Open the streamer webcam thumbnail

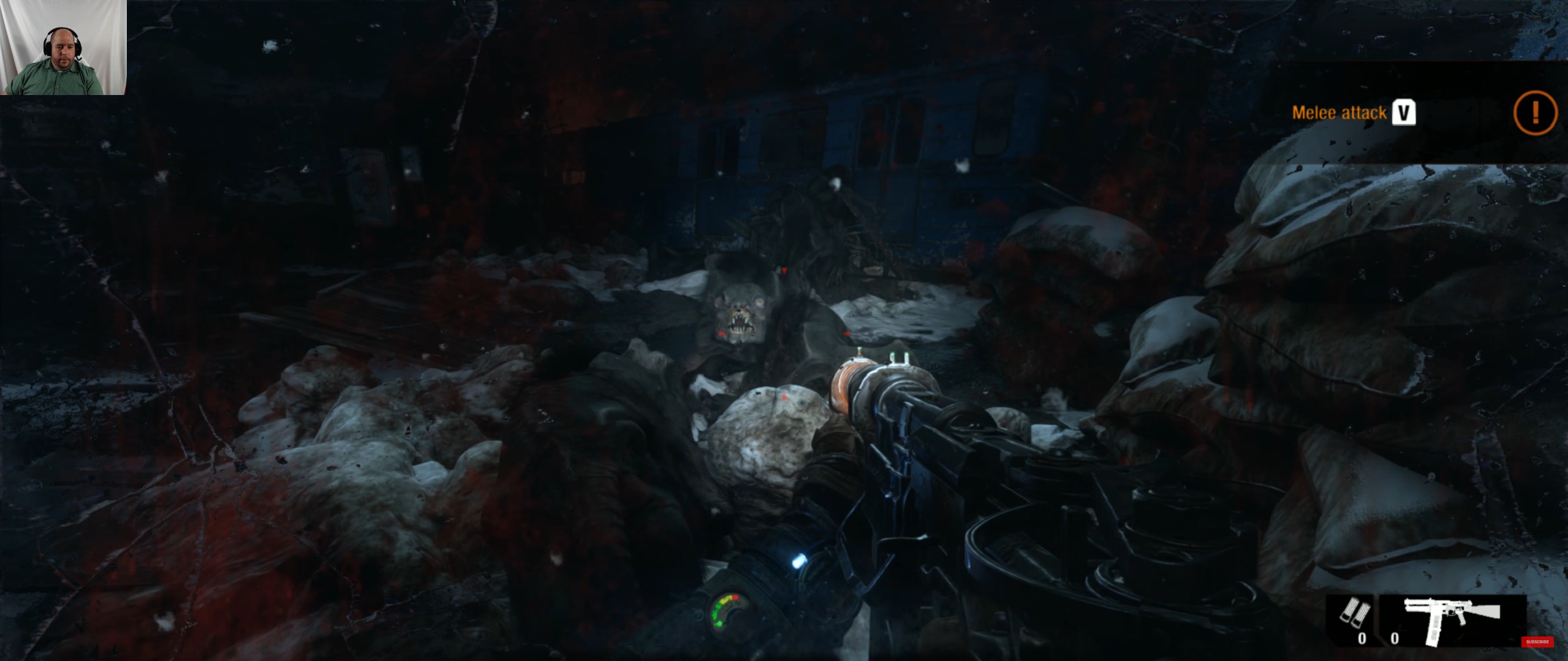click(63, 47)
